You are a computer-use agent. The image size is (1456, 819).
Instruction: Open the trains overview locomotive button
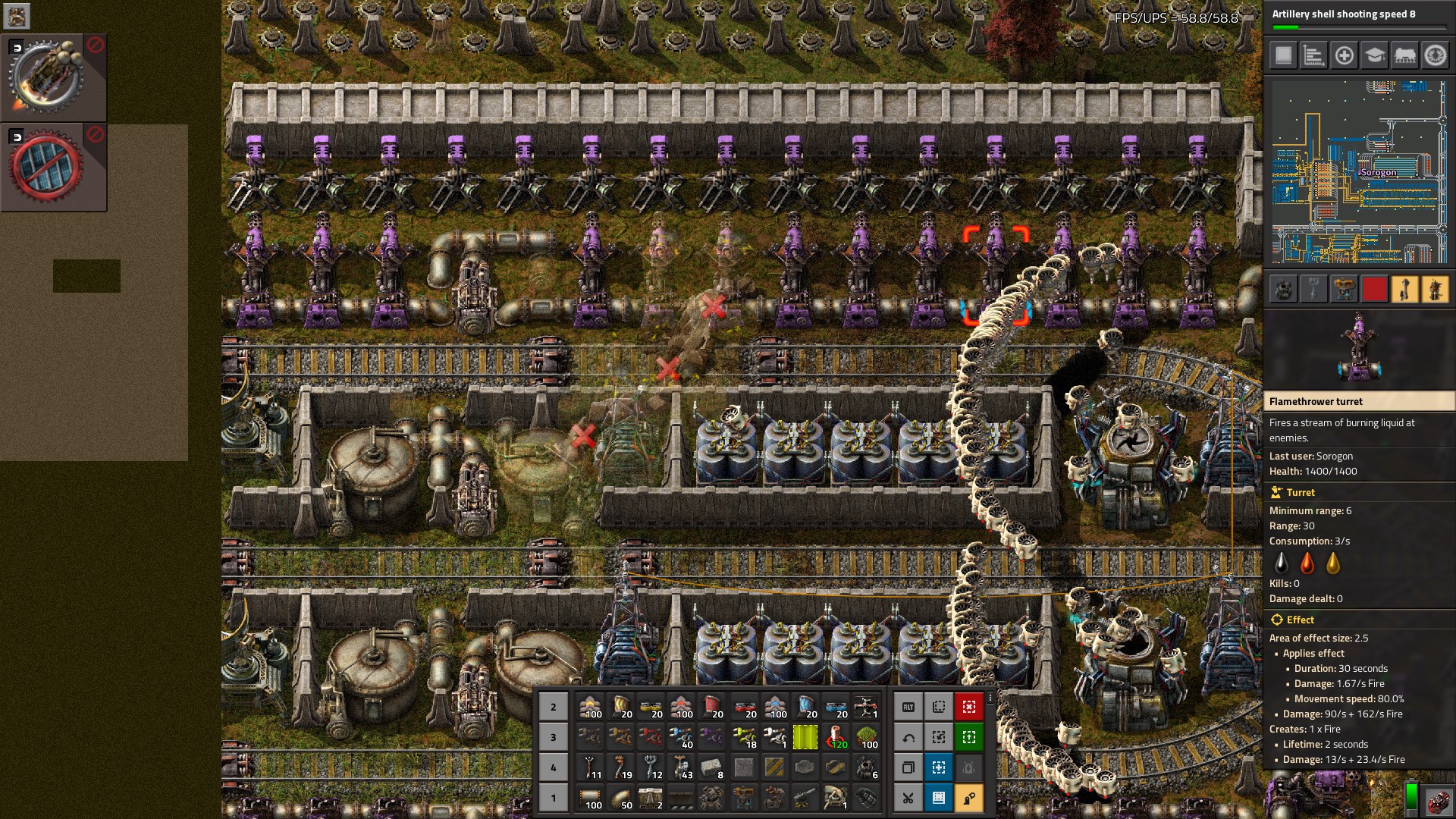point(1404,55)
